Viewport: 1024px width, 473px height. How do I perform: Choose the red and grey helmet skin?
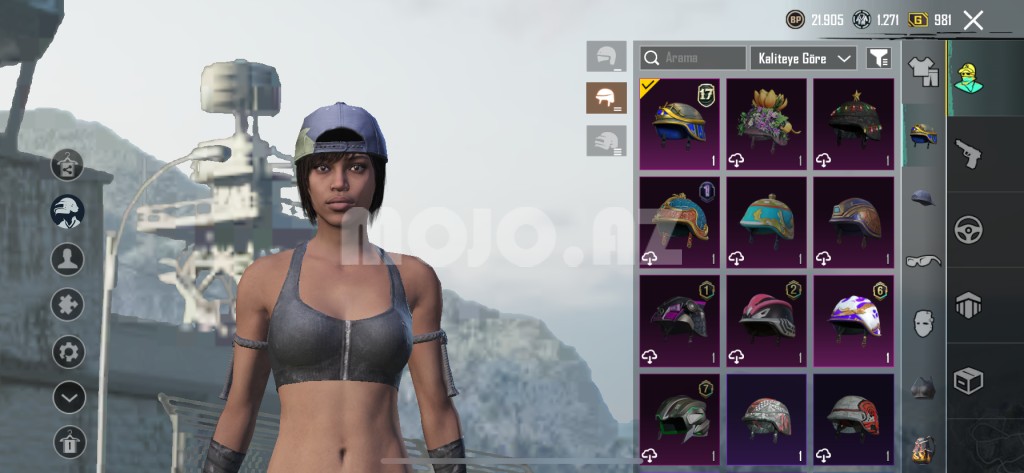click(x=853, y=417)
